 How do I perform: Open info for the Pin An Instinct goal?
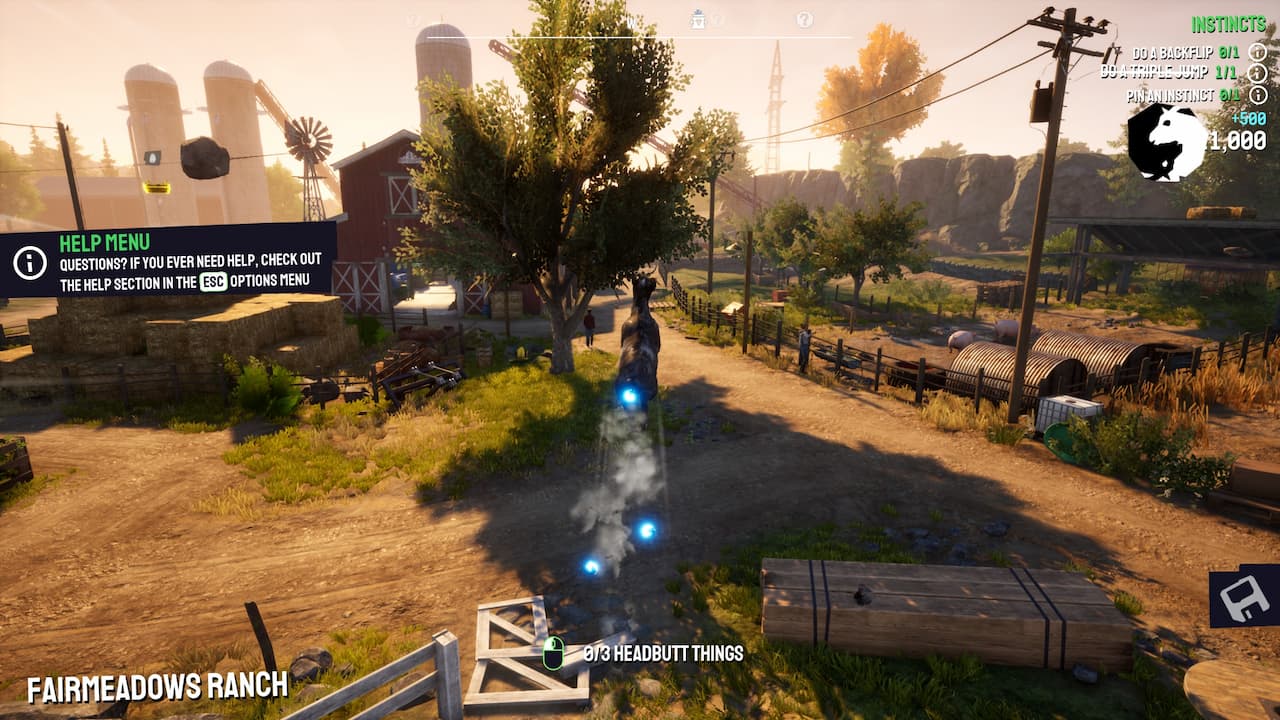[1259, 96]
